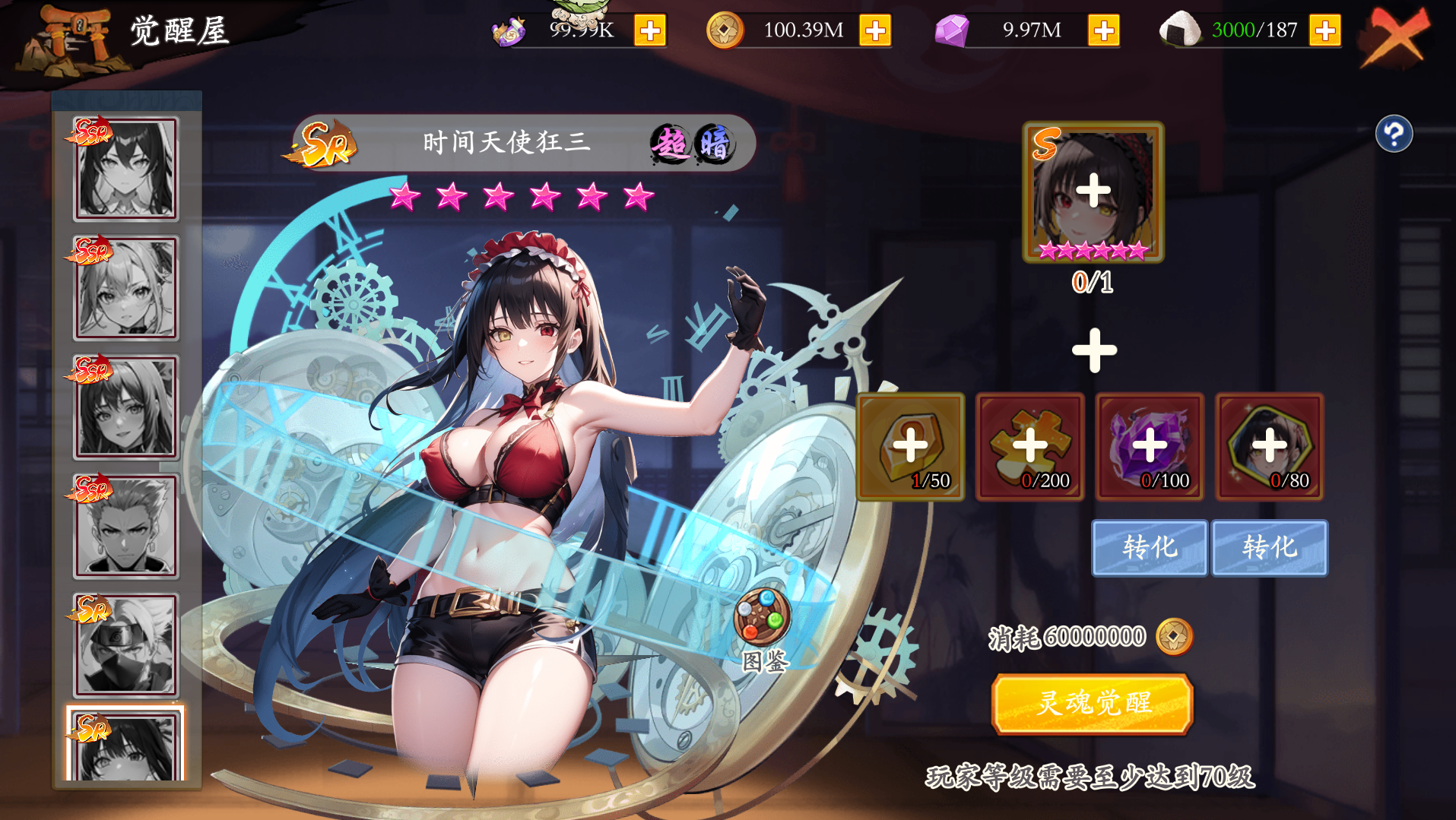Click 转化 button under hero shard slot
The image size is (1456, 820).
[x=1269, y=547]
